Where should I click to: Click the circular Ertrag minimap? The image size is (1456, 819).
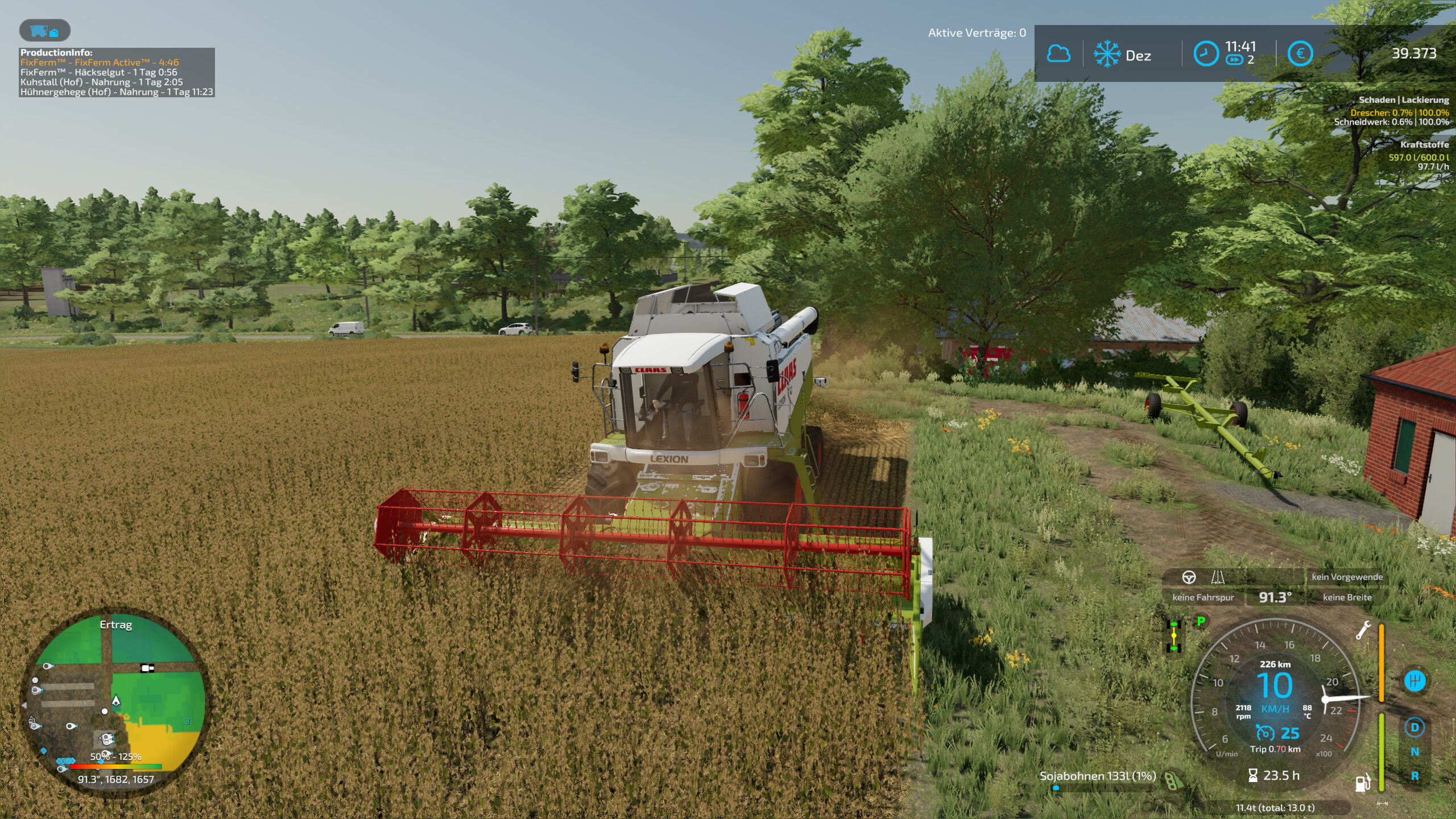114,700
